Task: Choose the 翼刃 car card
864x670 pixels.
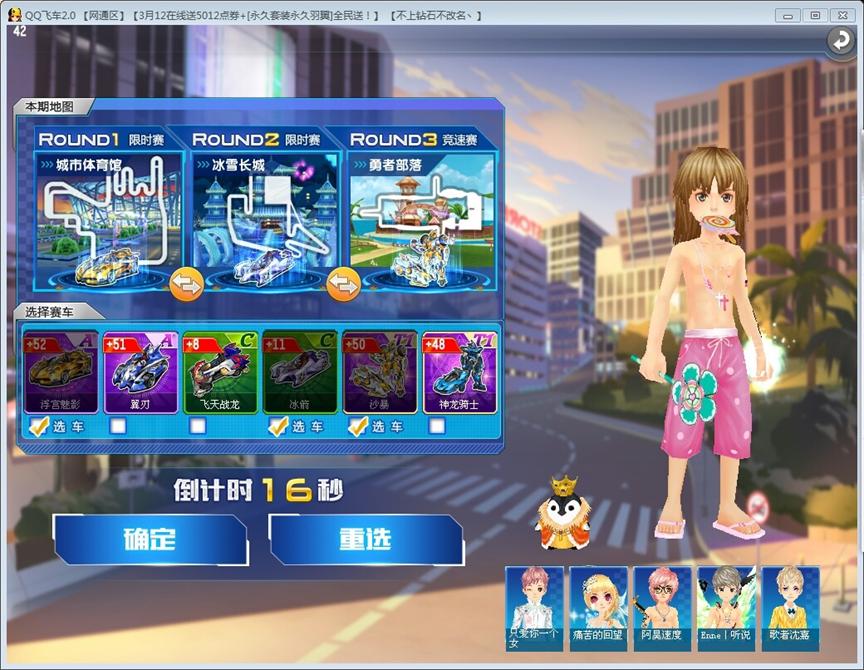Action: coord(140,372)
